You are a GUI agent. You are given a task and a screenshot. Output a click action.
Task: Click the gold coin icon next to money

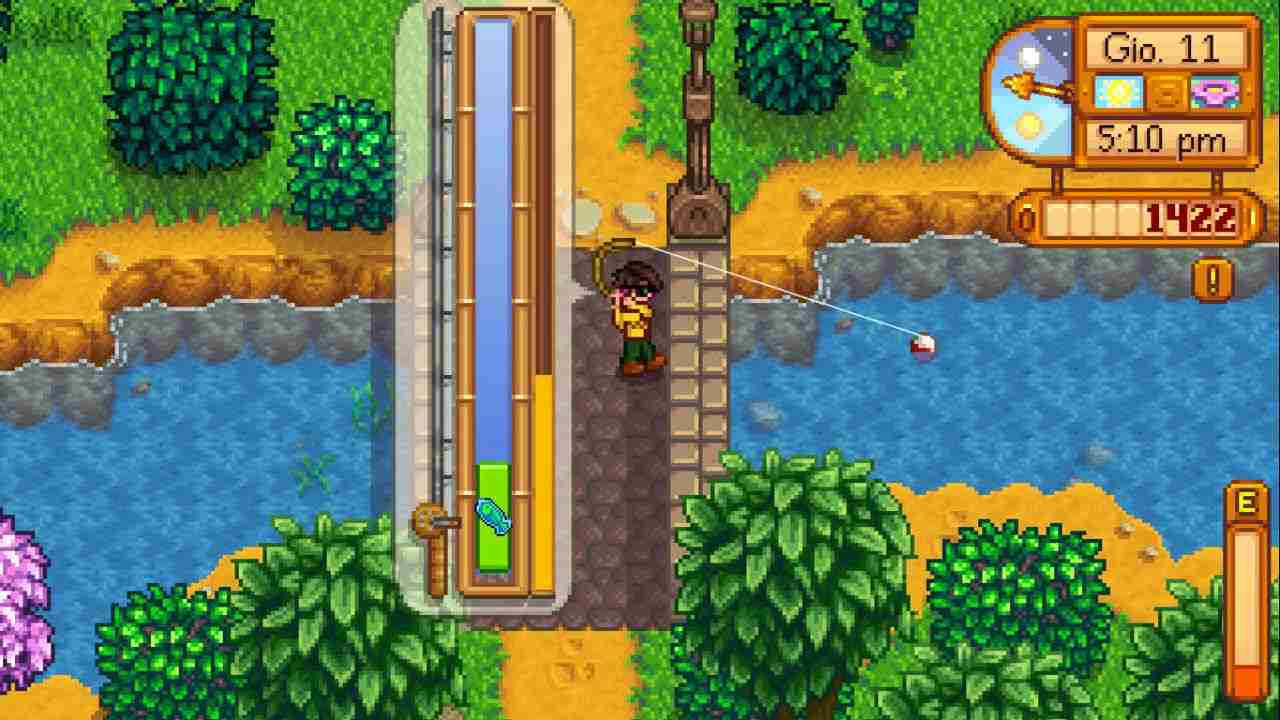click(1026, 214)
